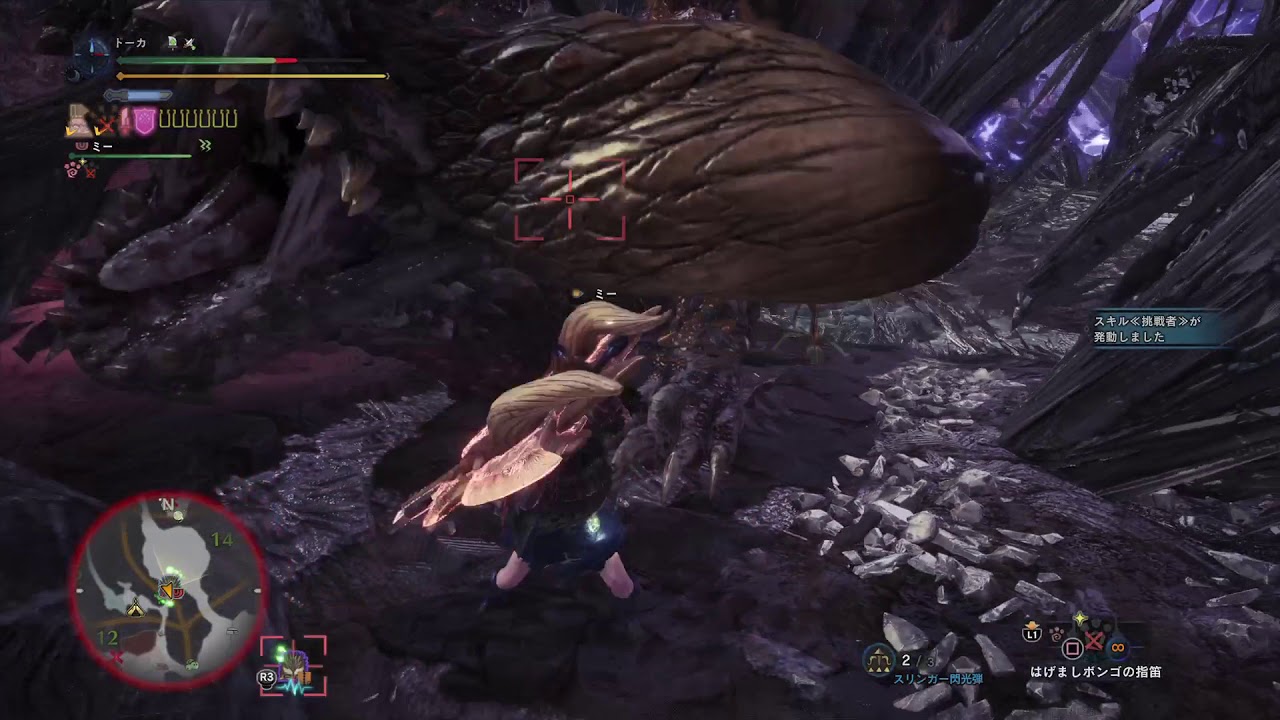Click the スリンガー閃光弾 ammo label

click(940, 677)
